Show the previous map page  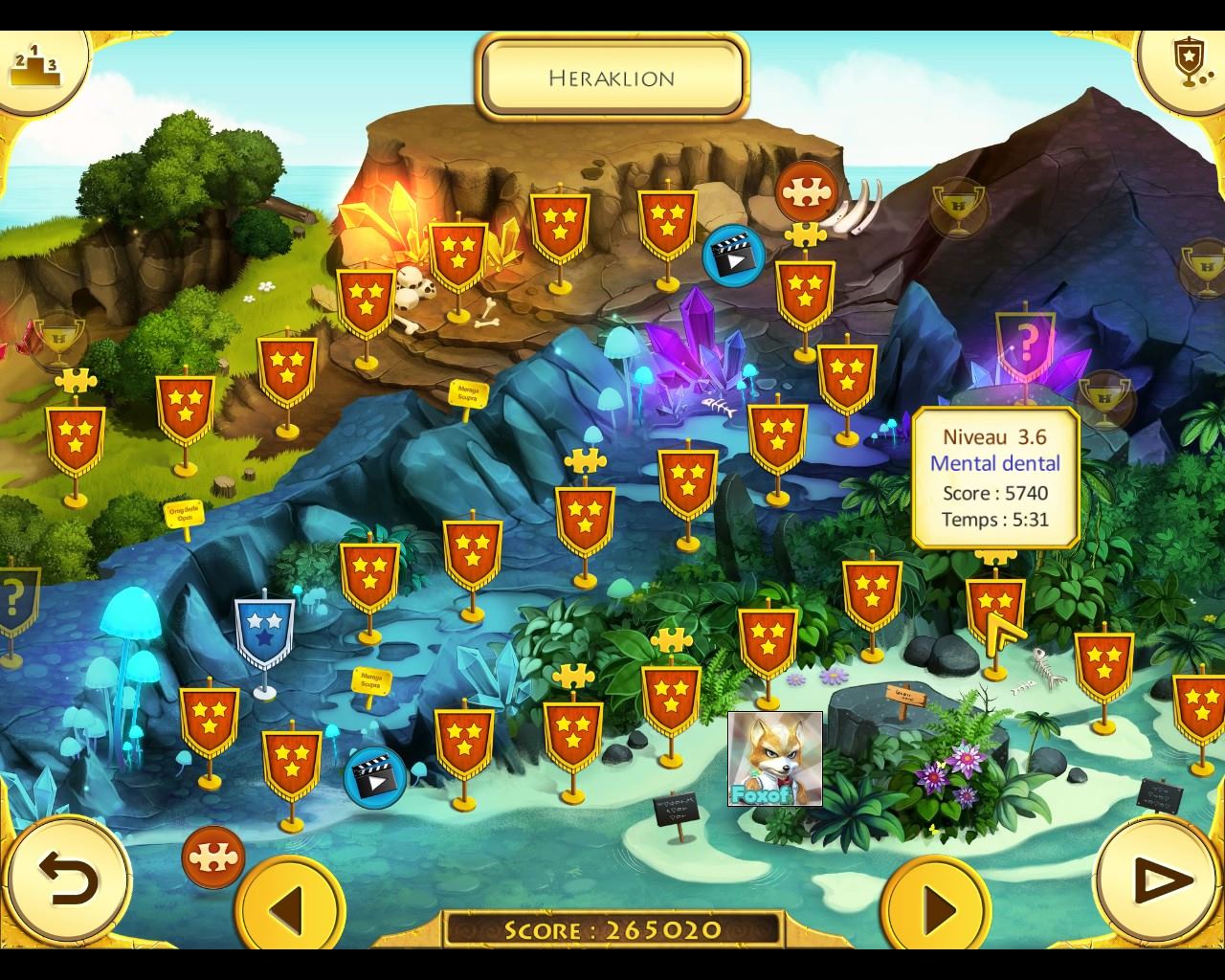289,904
